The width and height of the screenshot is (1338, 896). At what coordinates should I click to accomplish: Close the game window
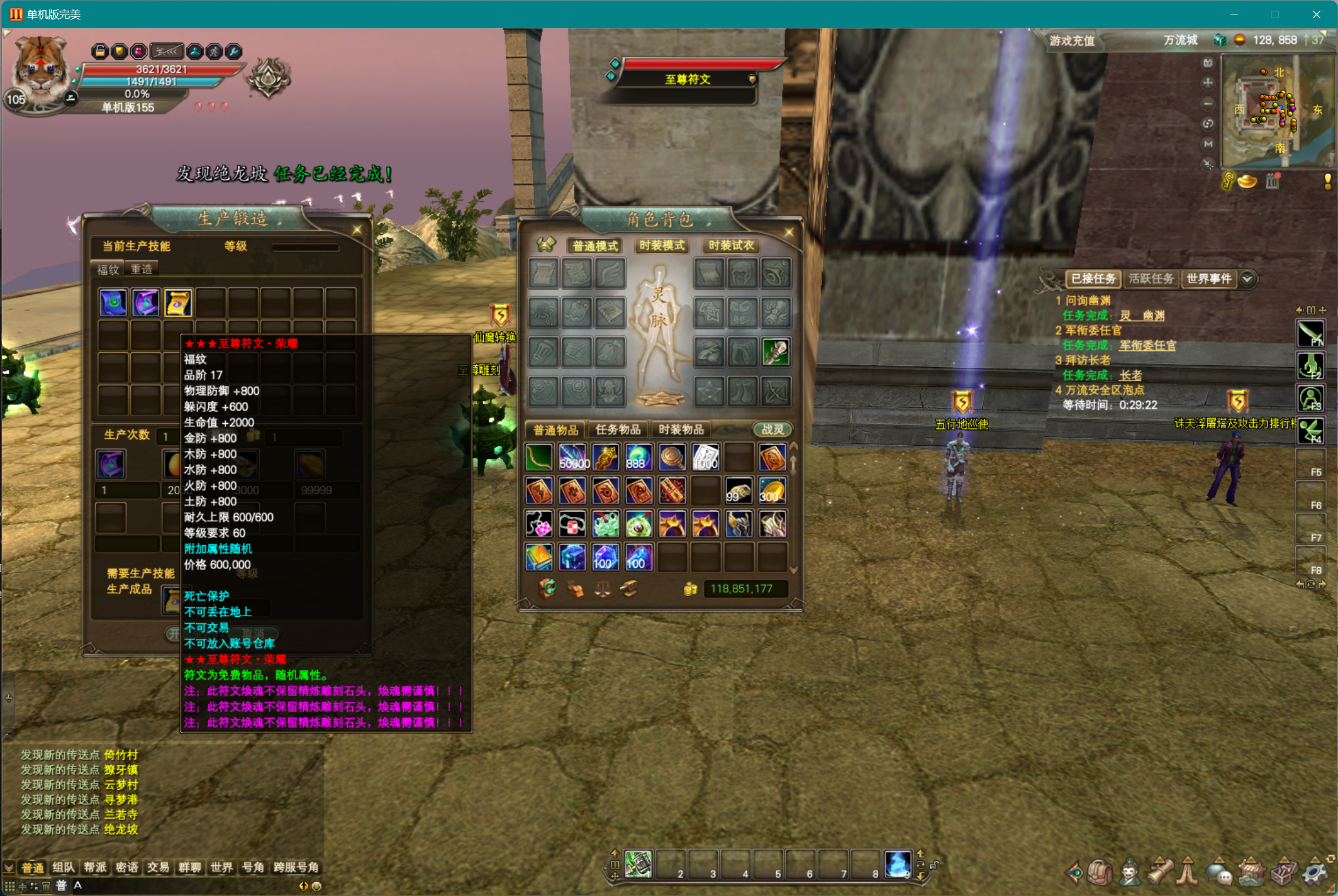(x=1317, y=14)
